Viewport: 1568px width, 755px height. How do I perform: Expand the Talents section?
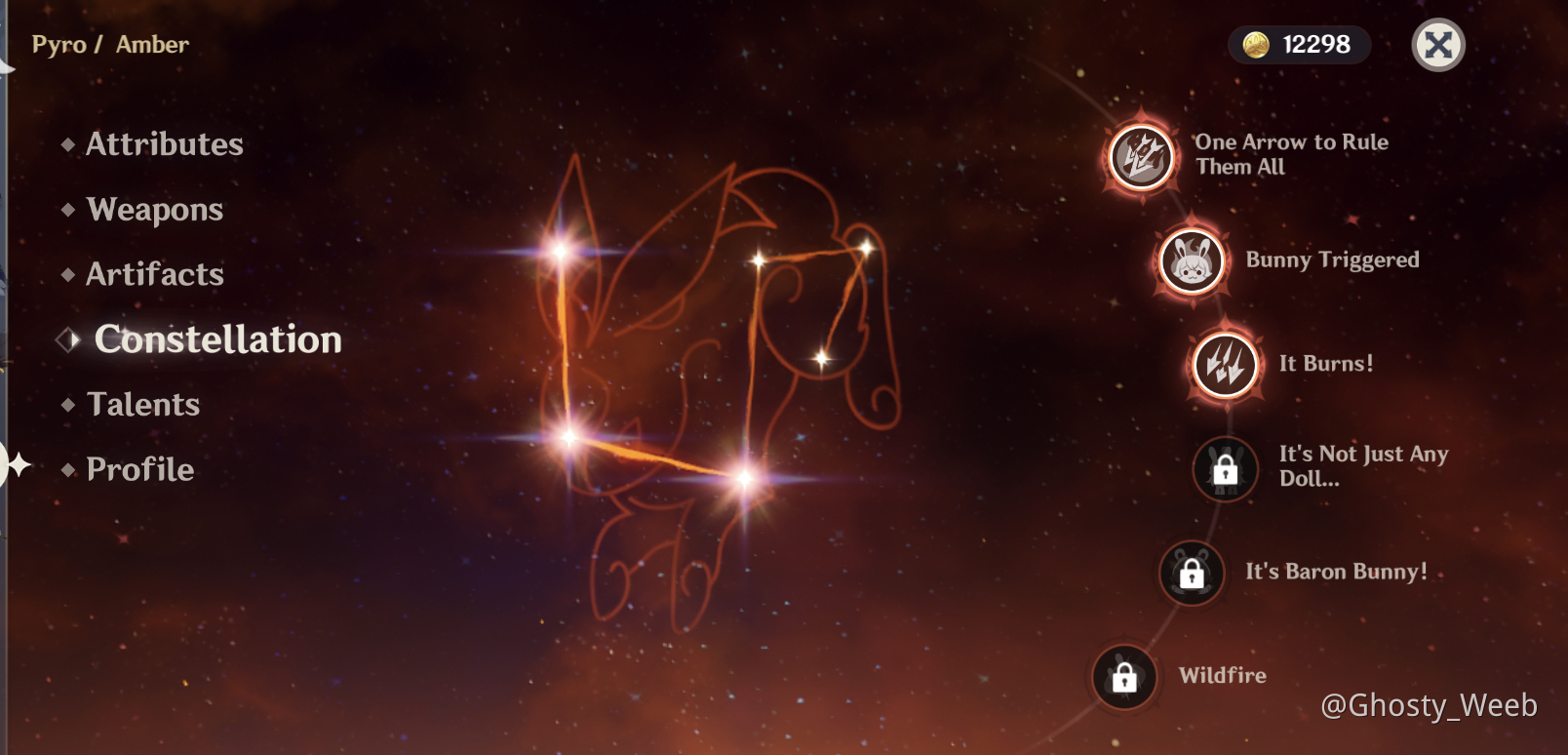[142, 404]
